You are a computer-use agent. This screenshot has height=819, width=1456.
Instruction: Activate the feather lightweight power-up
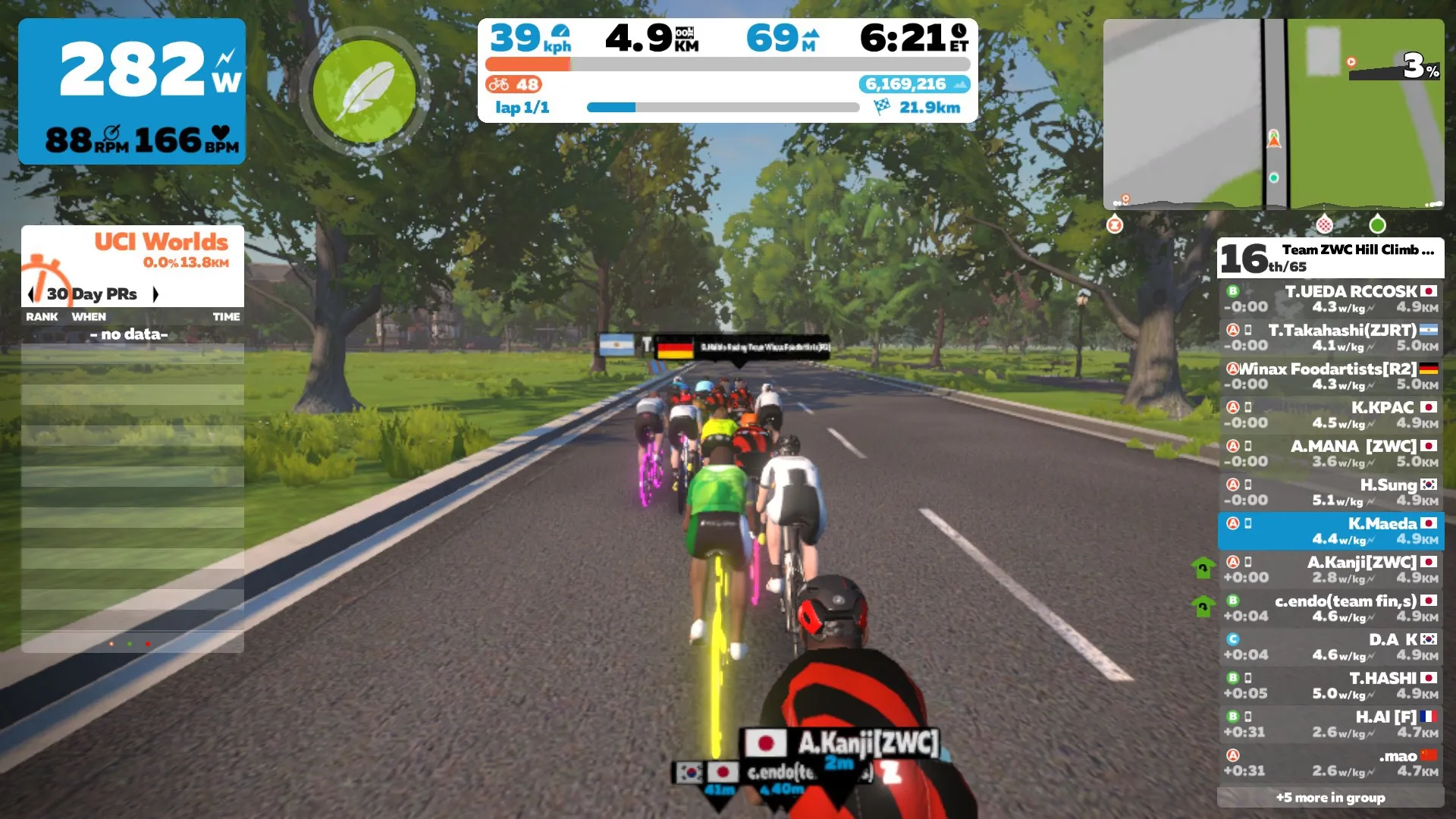pyautogui.click(x=365, y=92)
